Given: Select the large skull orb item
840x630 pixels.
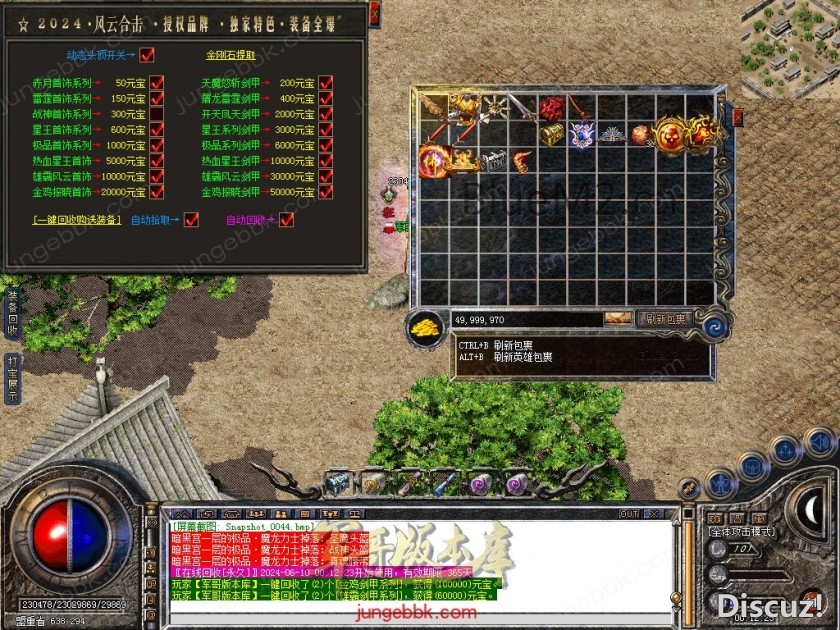Looking at the screenshot, I should 671,132.
